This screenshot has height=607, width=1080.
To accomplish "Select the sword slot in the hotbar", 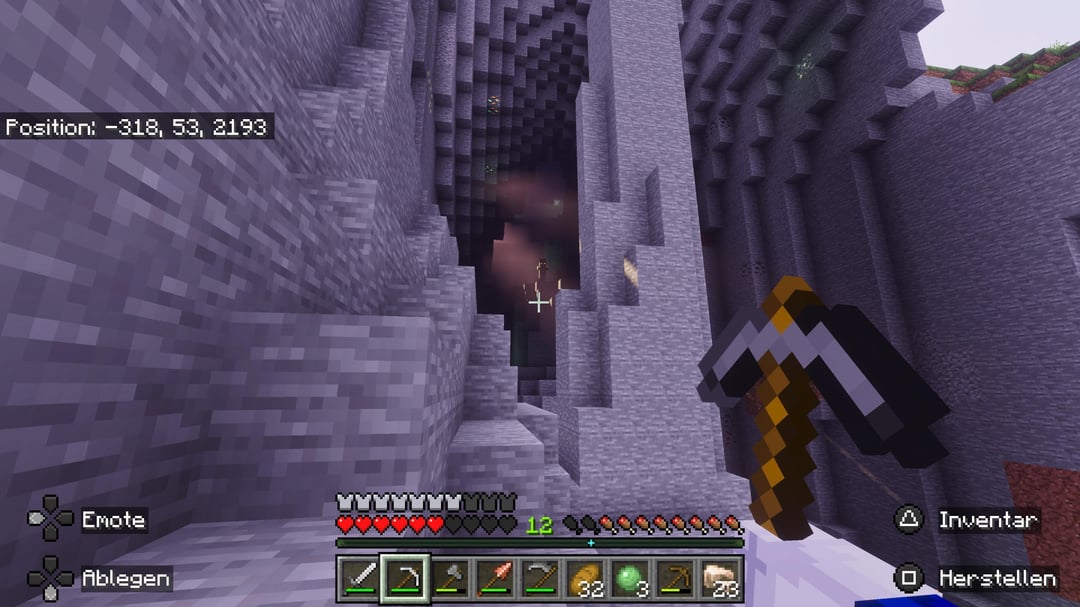I will (358, 578).
